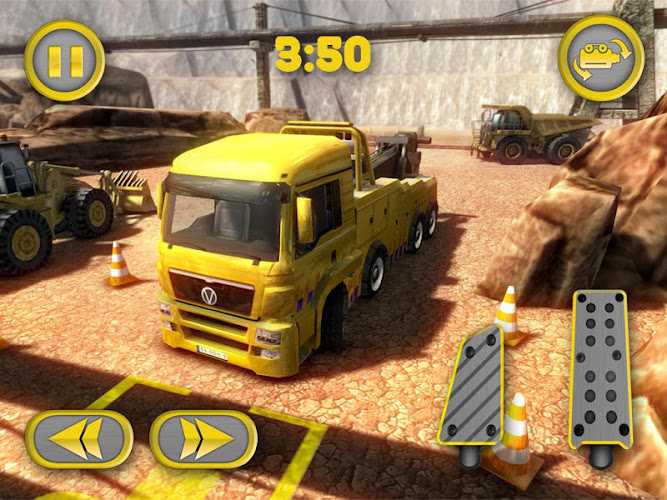Switch the camera view
This screenshot has height=500, width=667.
(600, 58)
